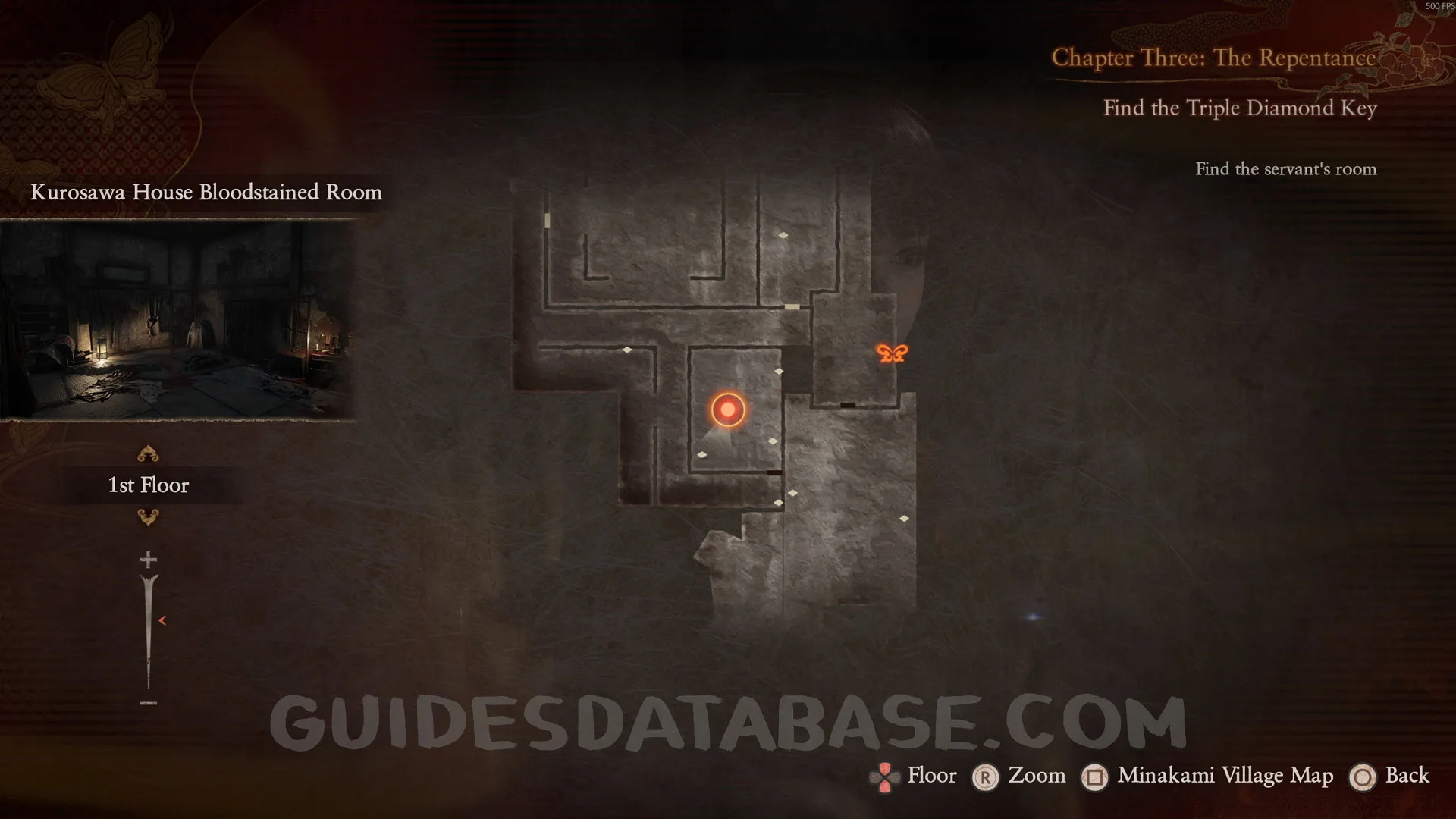Go up a floor with the upper arrow
The height and width of the screenshot is (819, 1456).
pyautogui.click(x=148, y=454)
